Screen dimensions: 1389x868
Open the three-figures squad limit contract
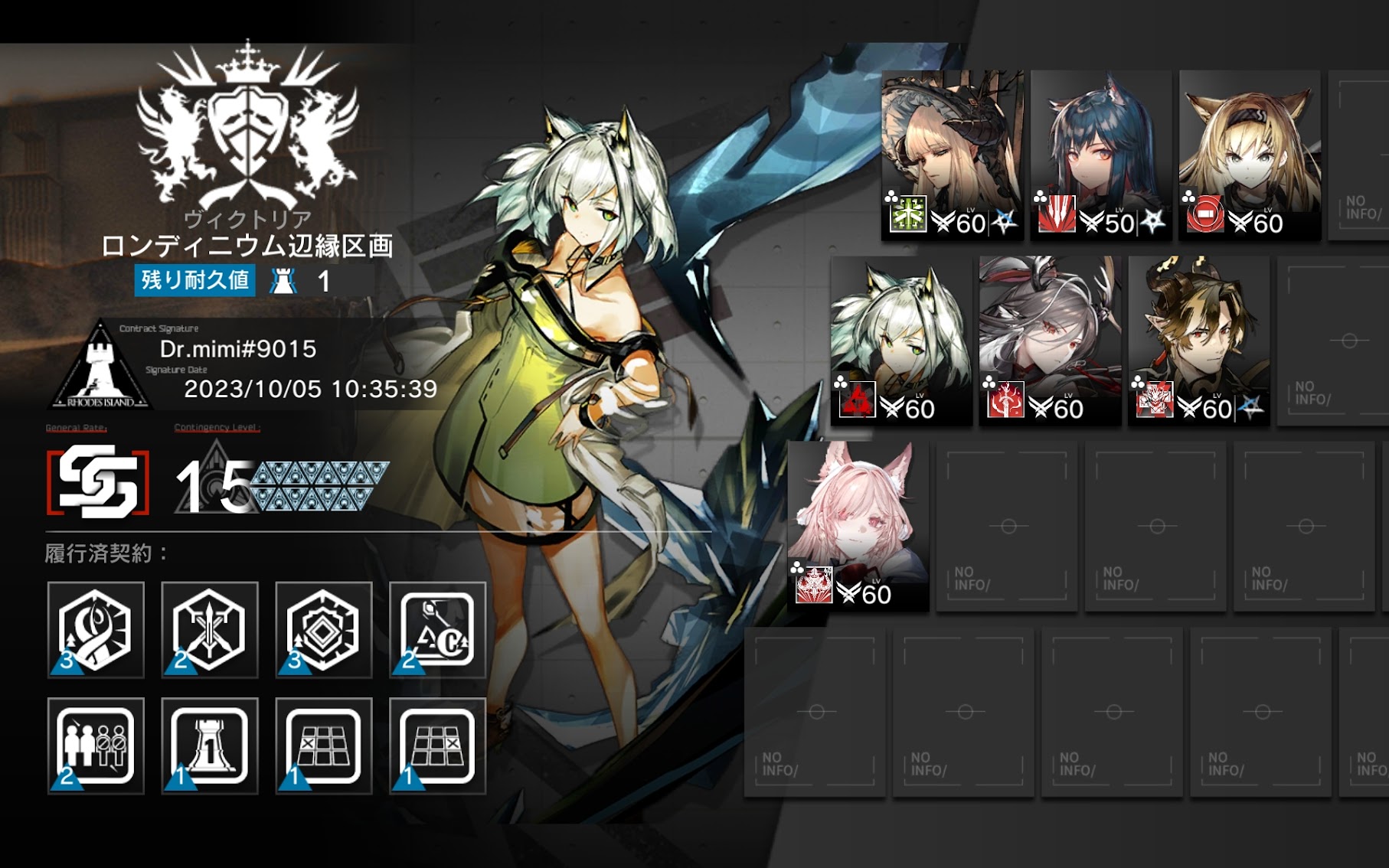96,746
